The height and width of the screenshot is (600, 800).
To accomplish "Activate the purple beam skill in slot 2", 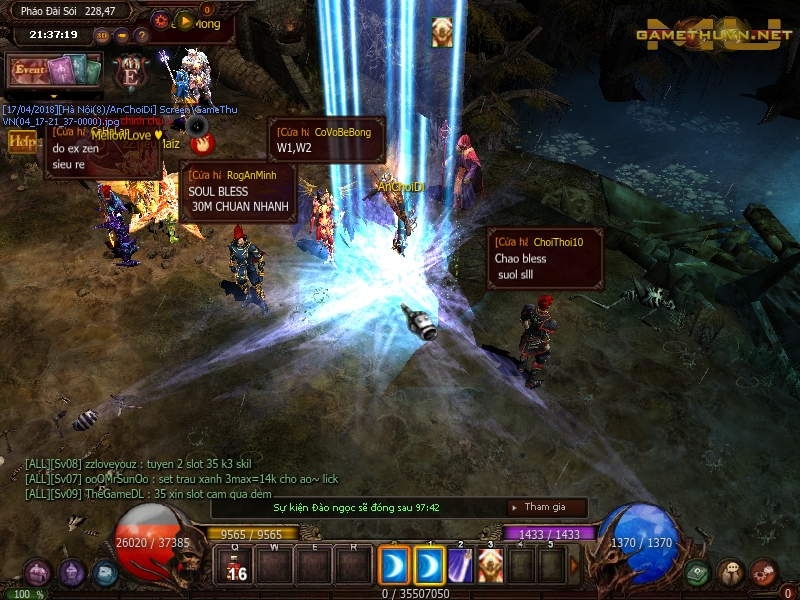I will coord(460,566).
